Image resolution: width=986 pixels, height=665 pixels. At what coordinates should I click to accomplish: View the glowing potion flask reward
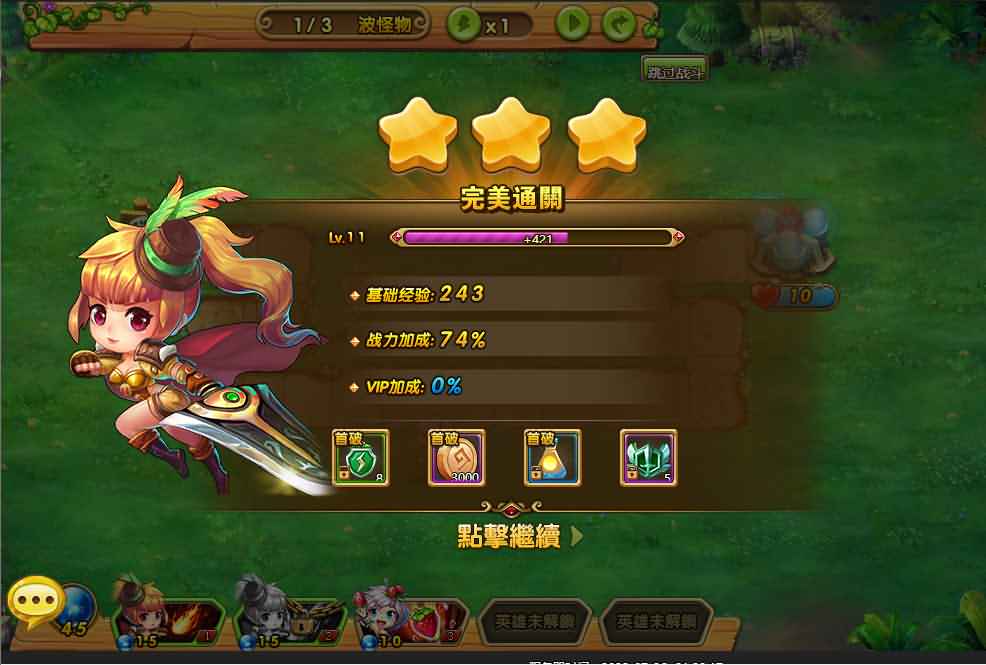pyautogui.click(x=552, y=458)
